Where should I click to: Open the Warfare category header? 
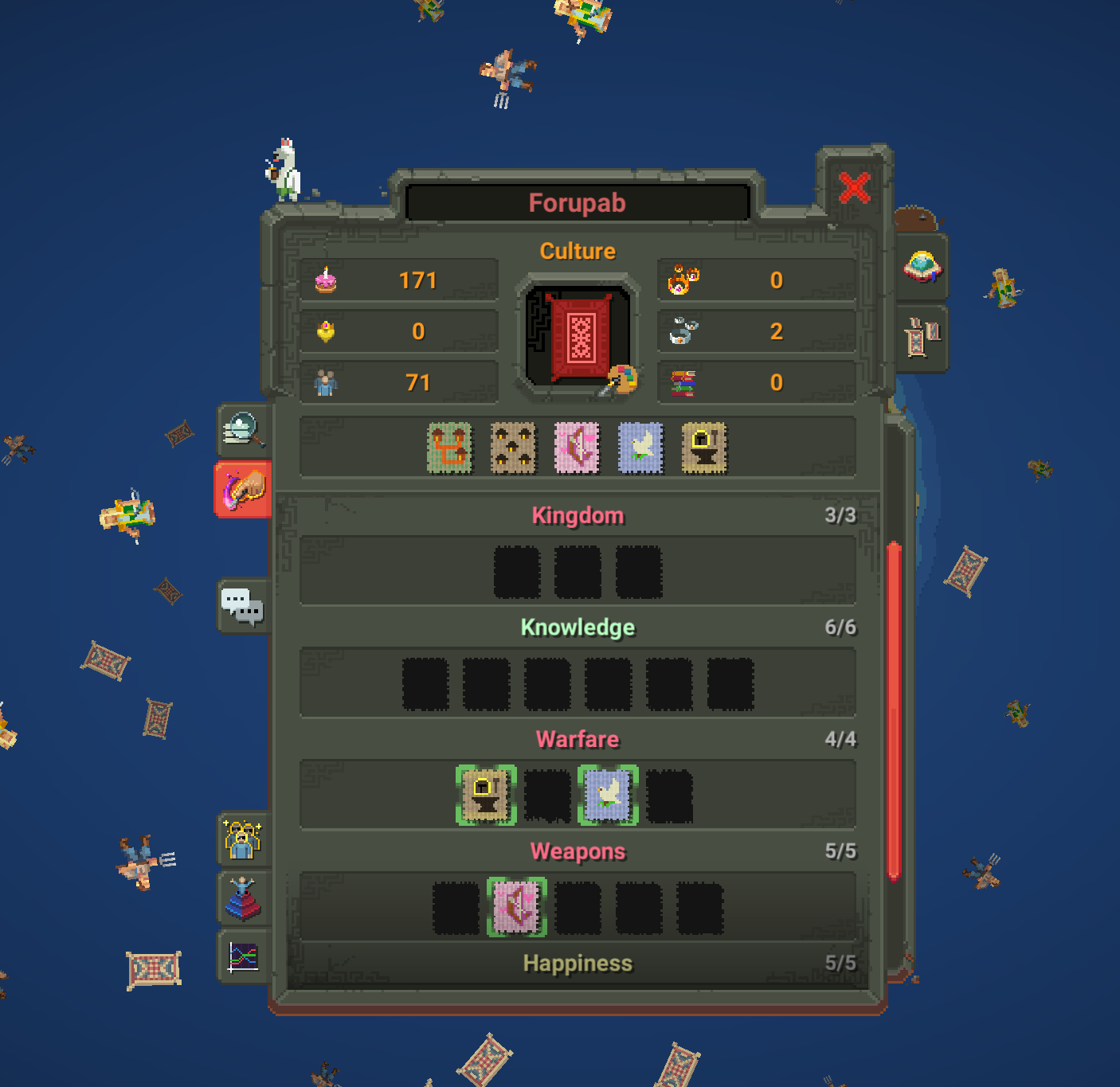(x=577, y=739)
